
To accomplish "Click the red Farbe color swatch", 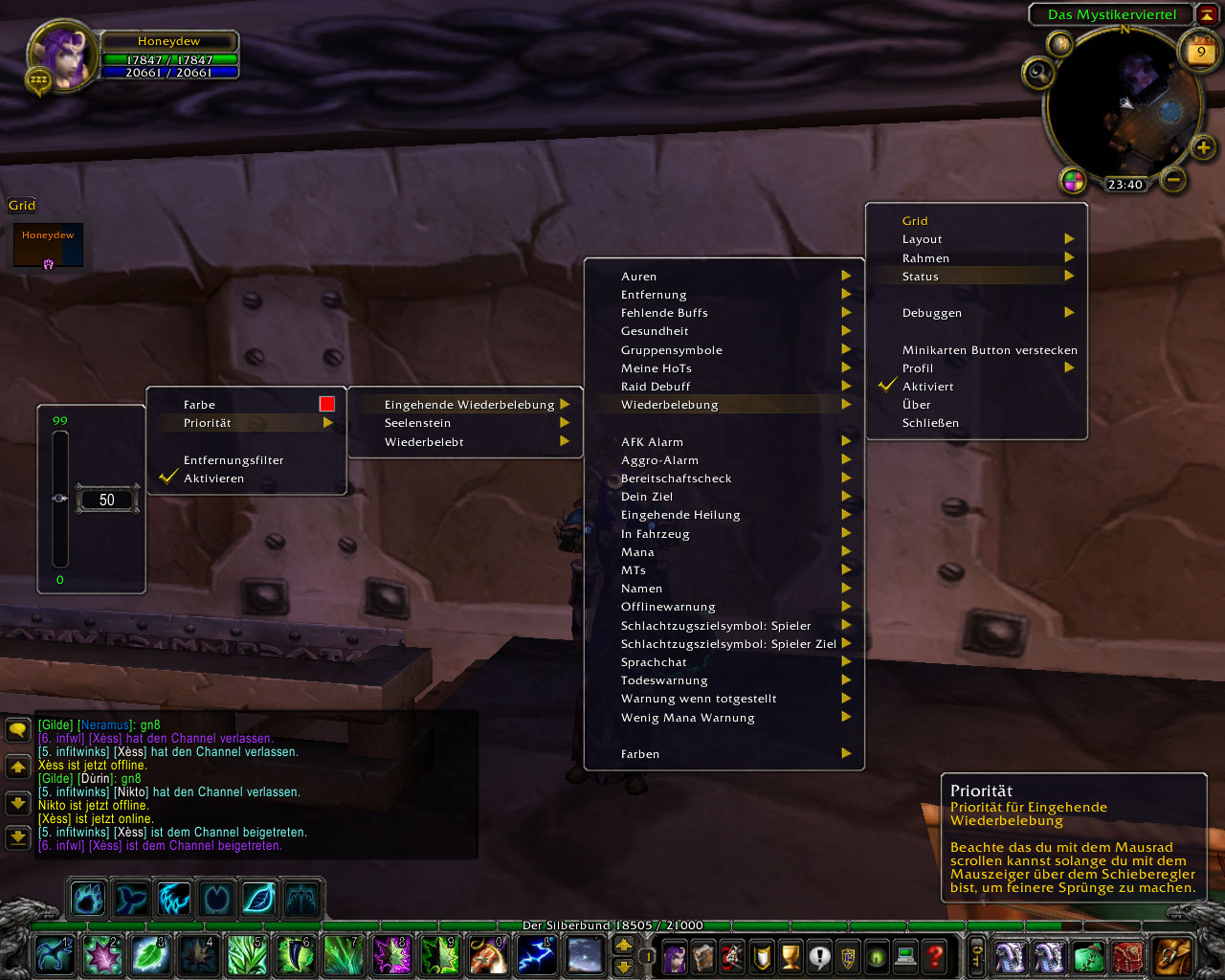I will pos(327,404).
